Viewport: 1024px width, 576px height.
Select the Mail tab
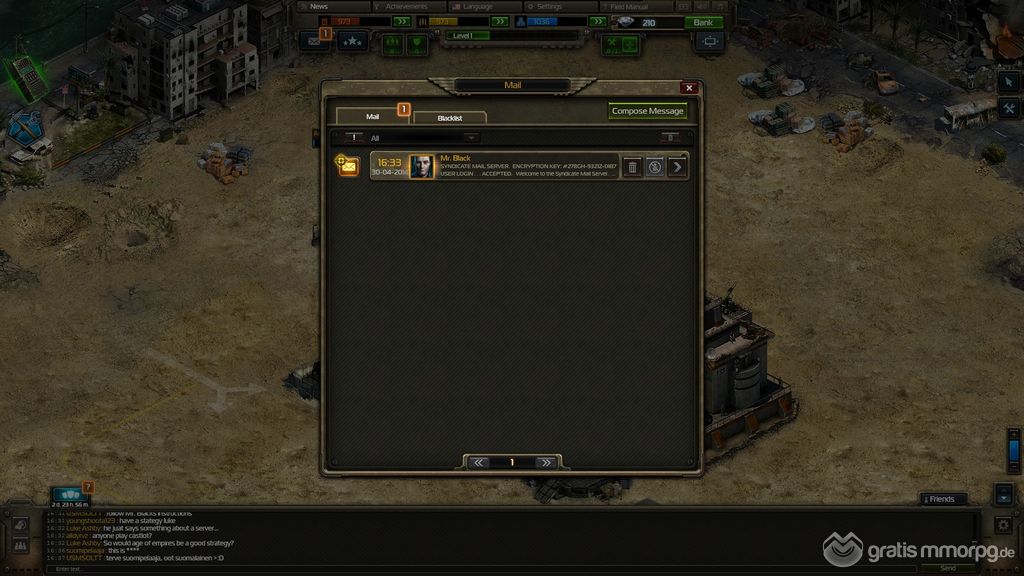click(372, 117)
